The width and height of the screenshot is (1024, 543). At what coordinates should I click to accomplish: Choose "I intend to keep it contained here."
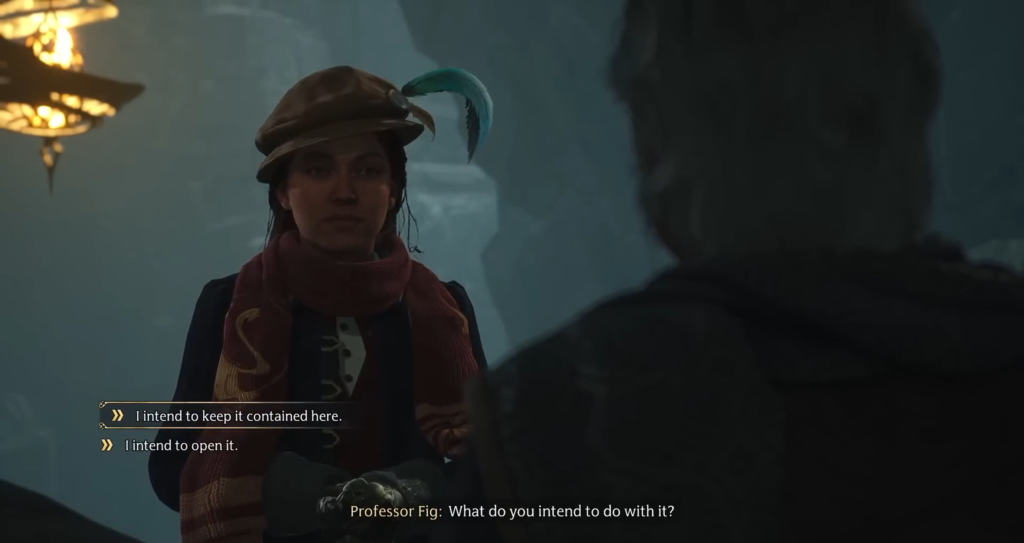[x=238, y=416]
